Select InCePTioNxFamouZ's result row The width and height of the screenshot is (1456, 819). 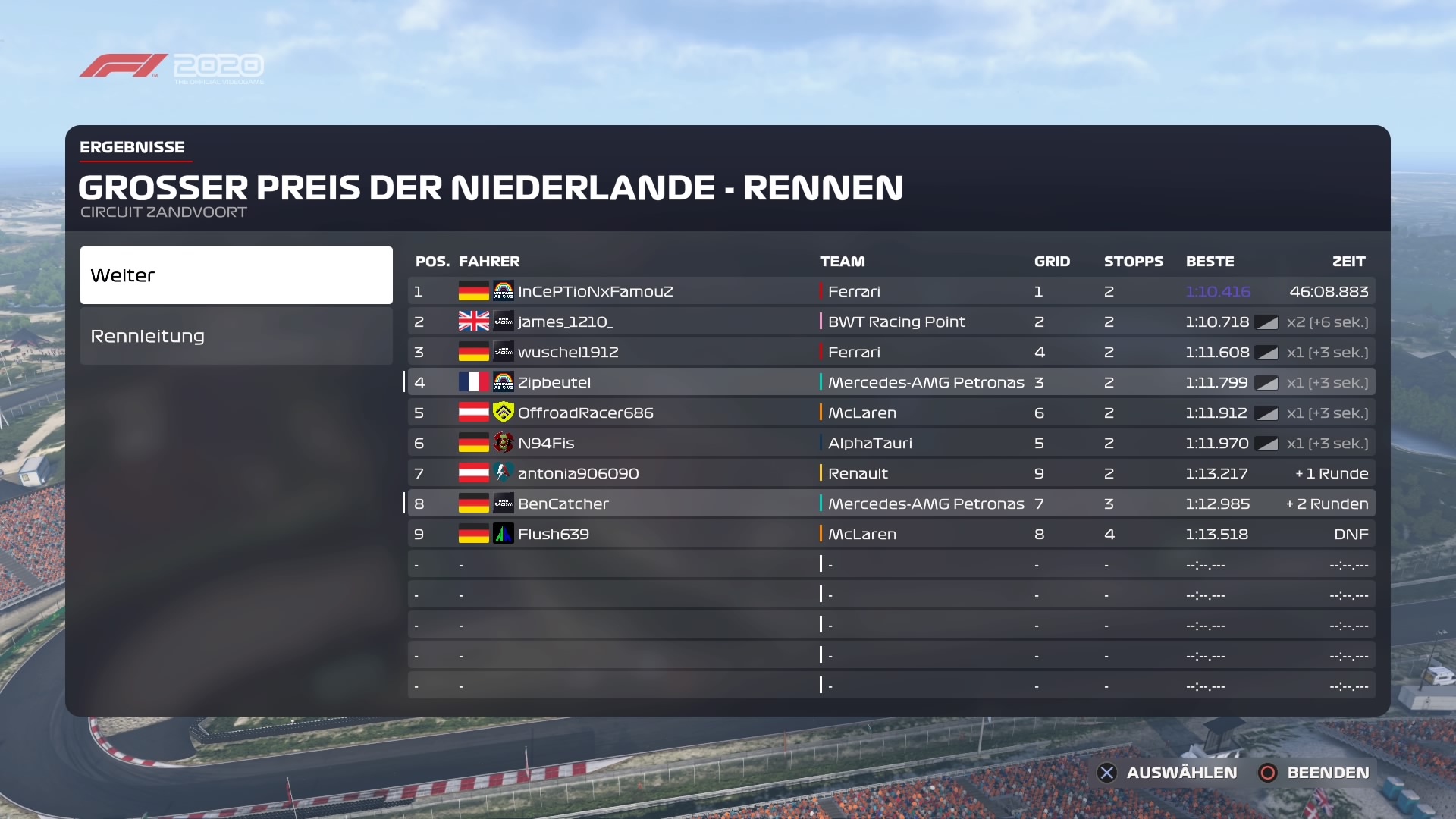(891, 291)
